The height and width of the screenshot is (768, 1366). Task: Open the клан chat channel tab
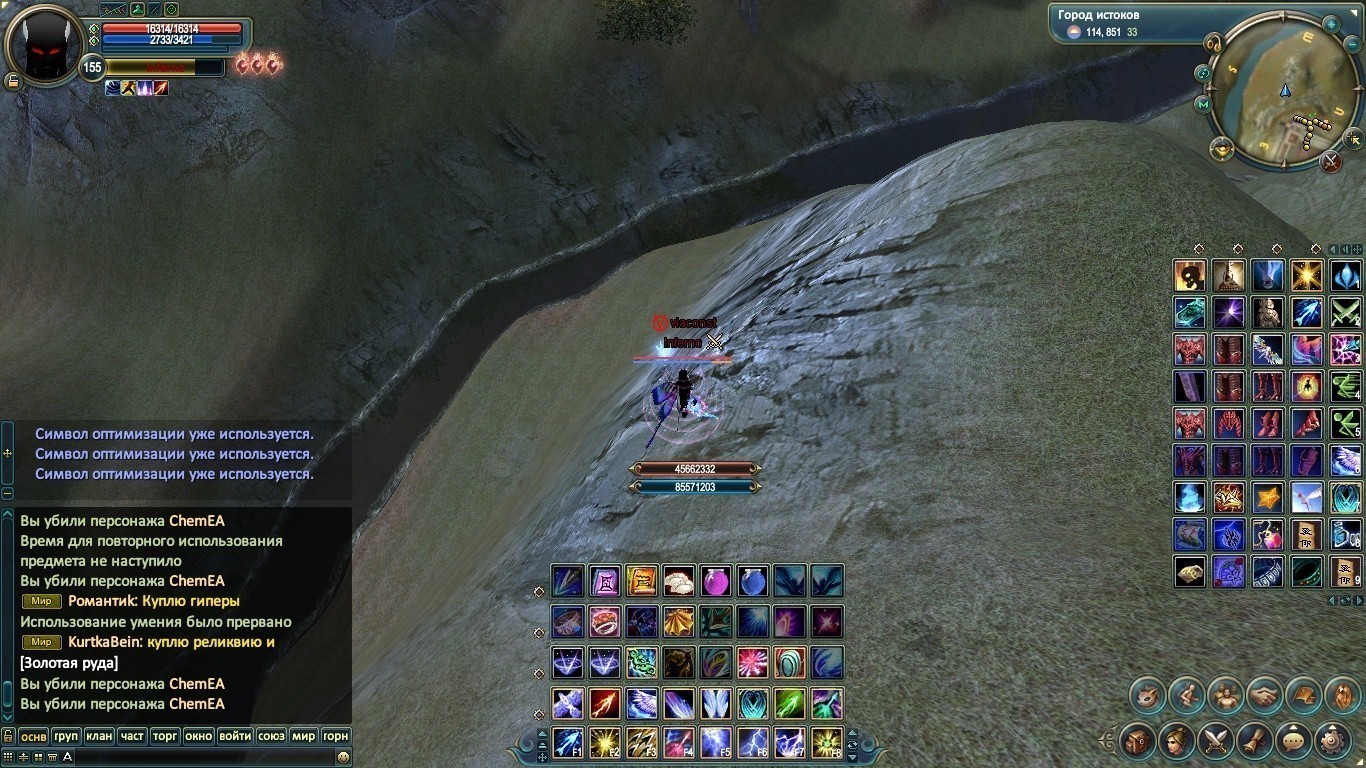[x=99, y=736]
